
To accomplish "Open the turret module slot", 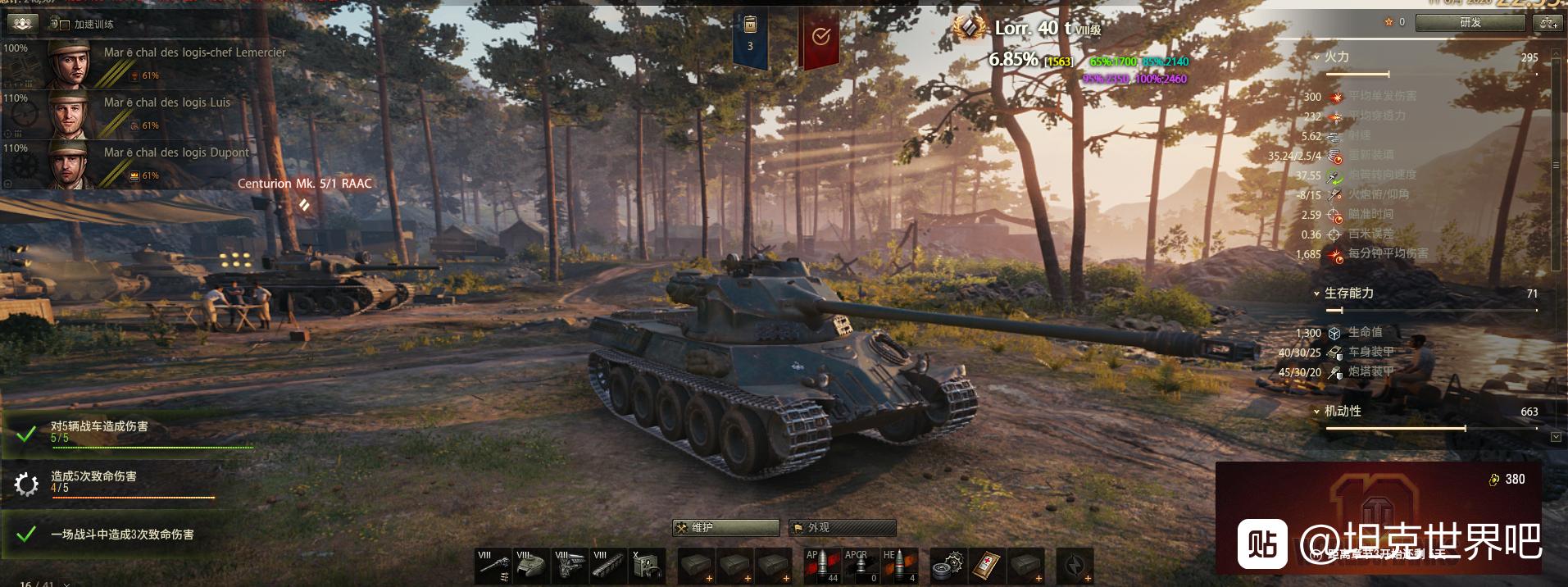I will point(532,567).
